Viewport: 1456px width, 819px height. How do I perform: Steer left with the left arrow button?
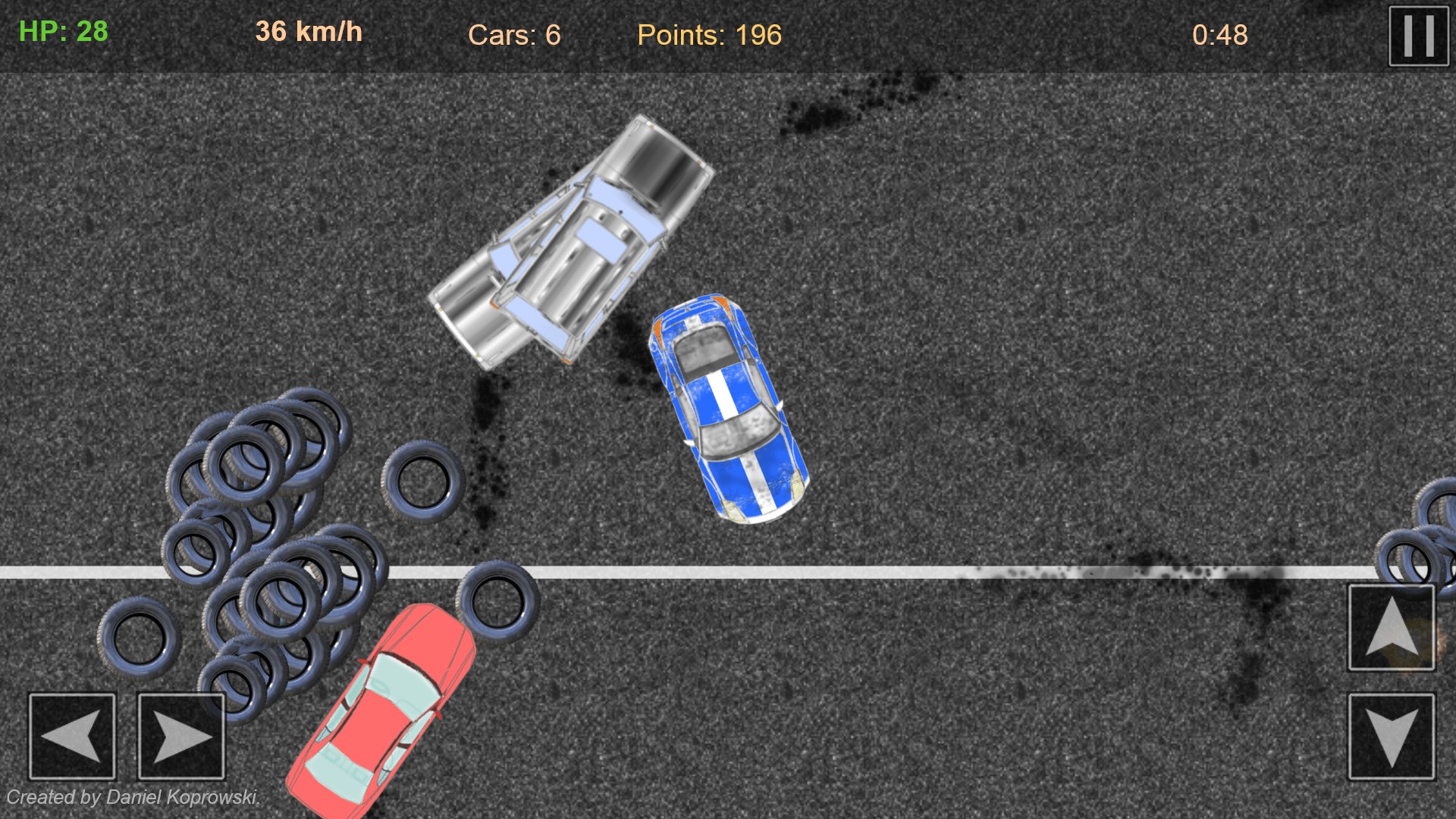(x=72, y=736)
